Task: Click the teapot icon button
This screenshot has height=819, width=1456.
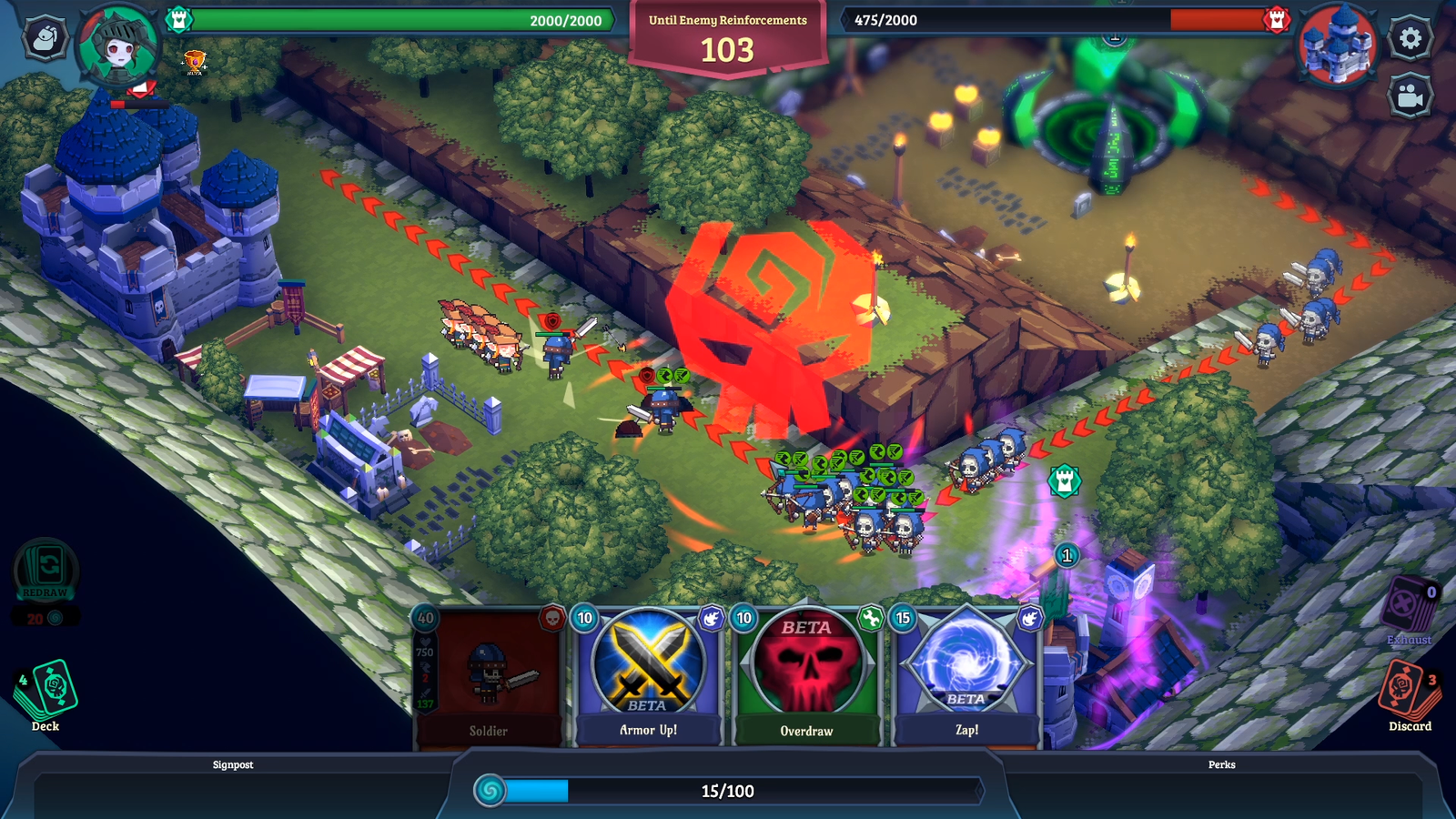Action: coord(45,38)
